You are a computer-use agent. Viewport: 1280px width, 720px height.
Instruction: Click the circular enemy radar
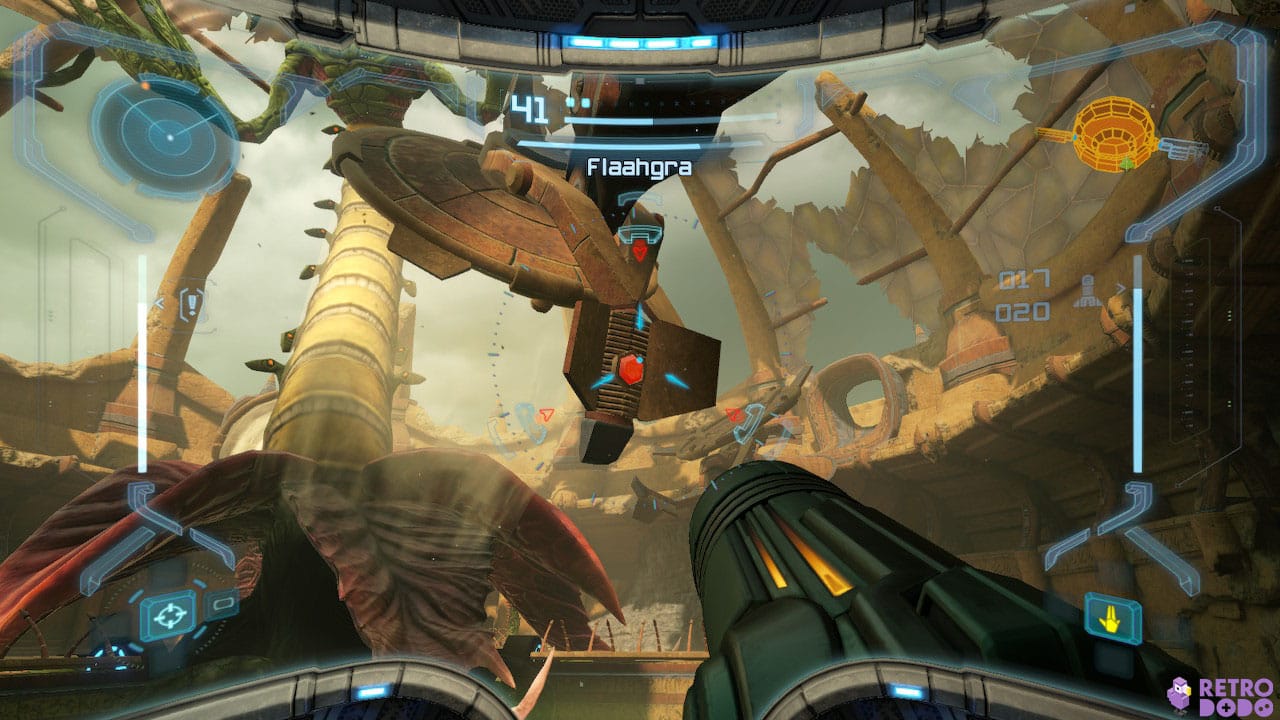pyautogui.click(x=167, y=132)
